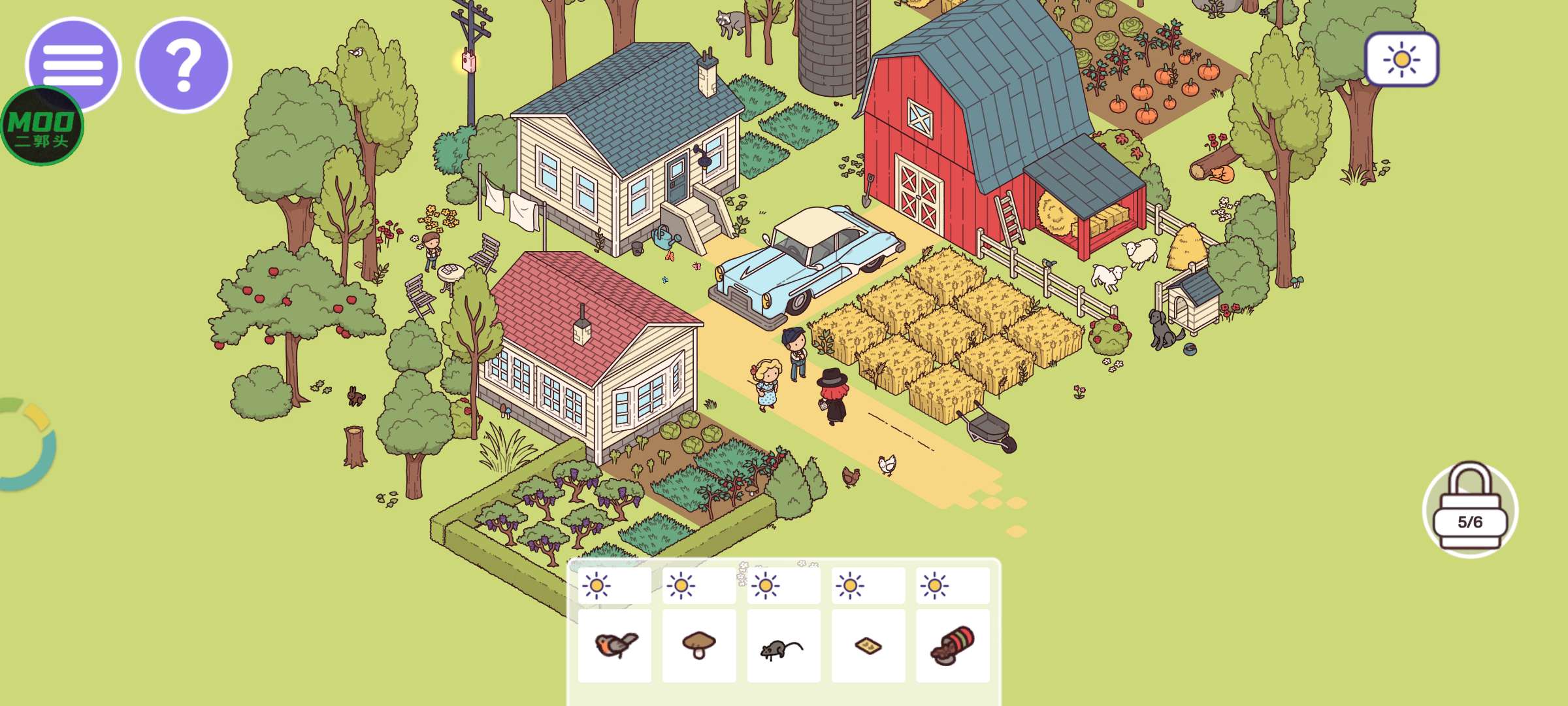Pick the yellow cracker item tile

[x=868, y=646]
